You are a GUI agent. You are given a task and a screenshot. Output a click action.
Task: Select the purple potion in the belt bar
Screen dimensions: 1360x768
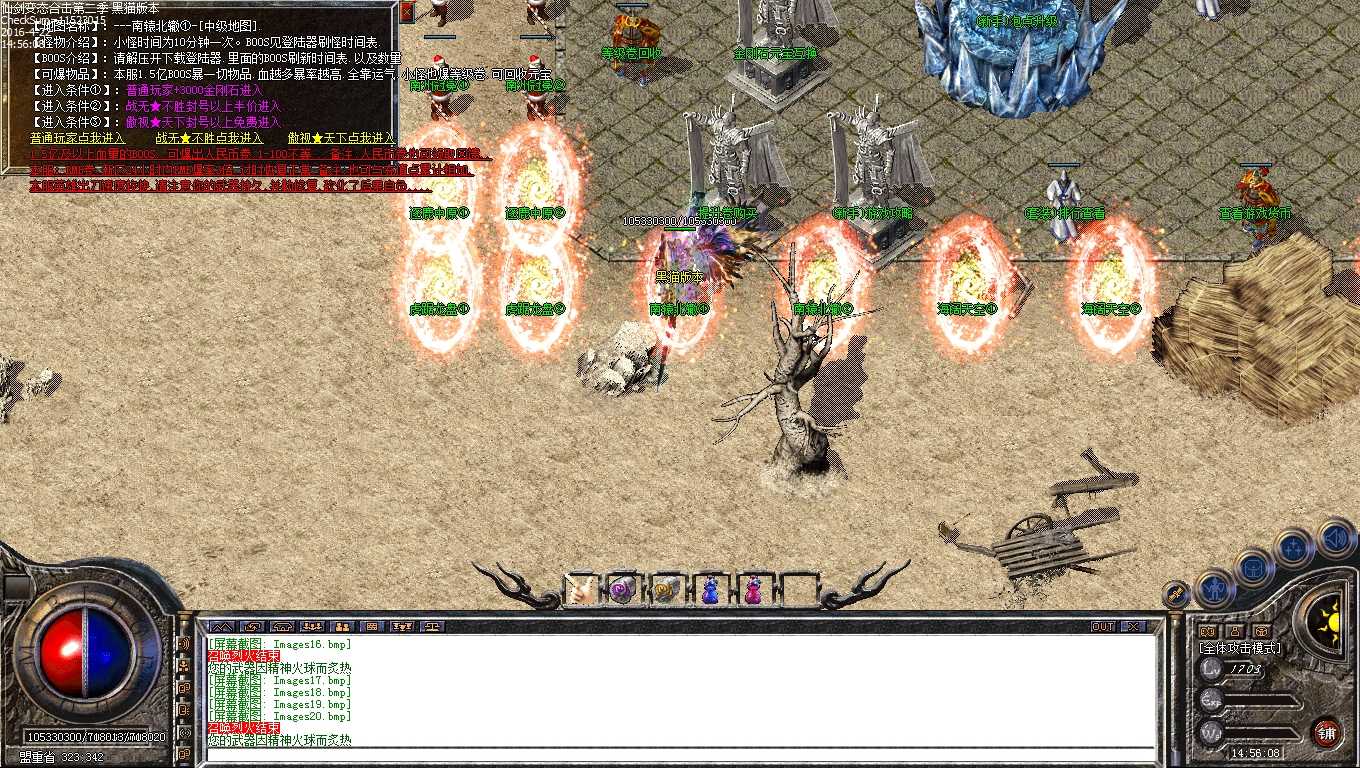point(621,588)
